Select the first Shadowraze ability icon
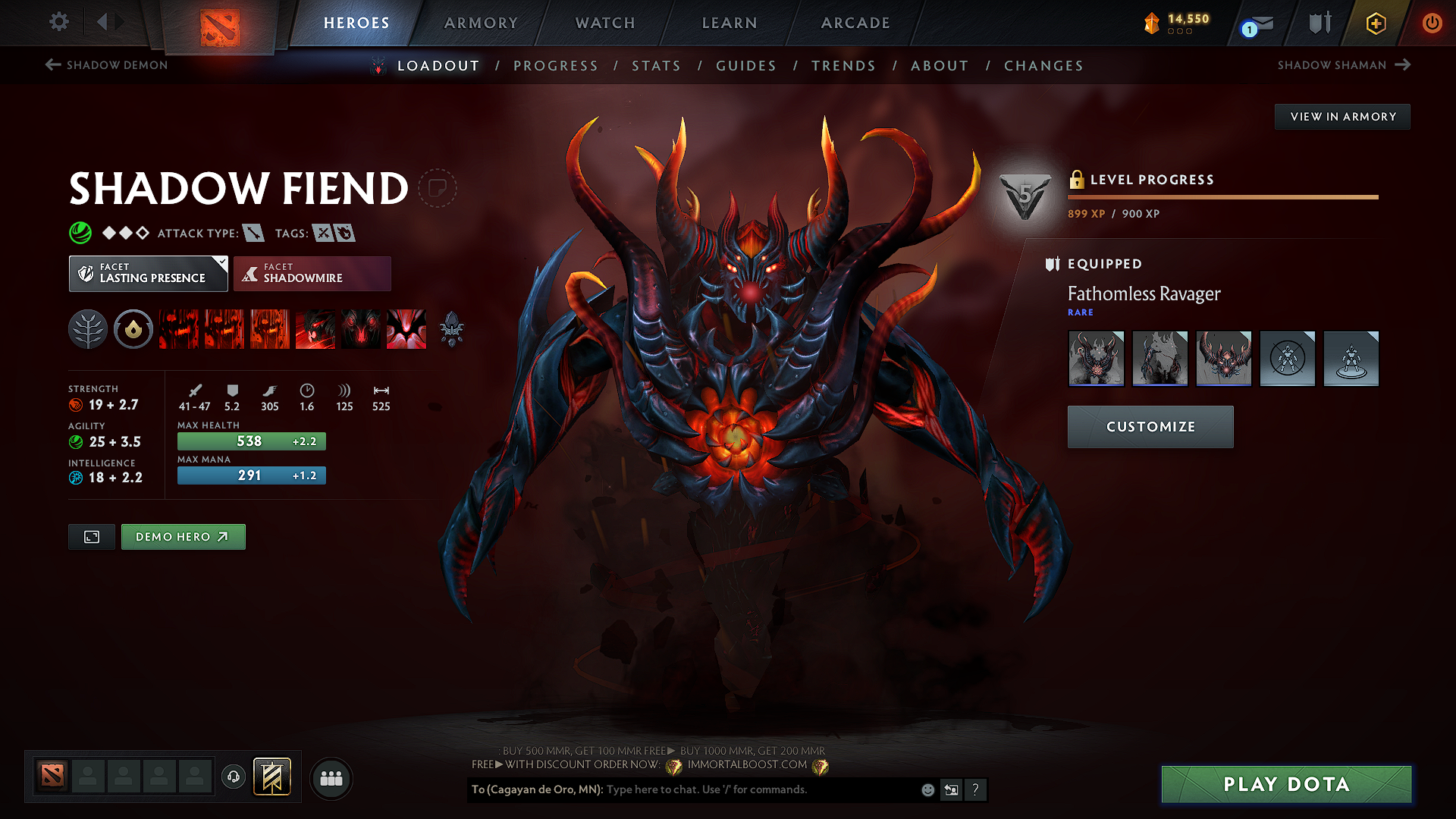 (x=179, y=329)
